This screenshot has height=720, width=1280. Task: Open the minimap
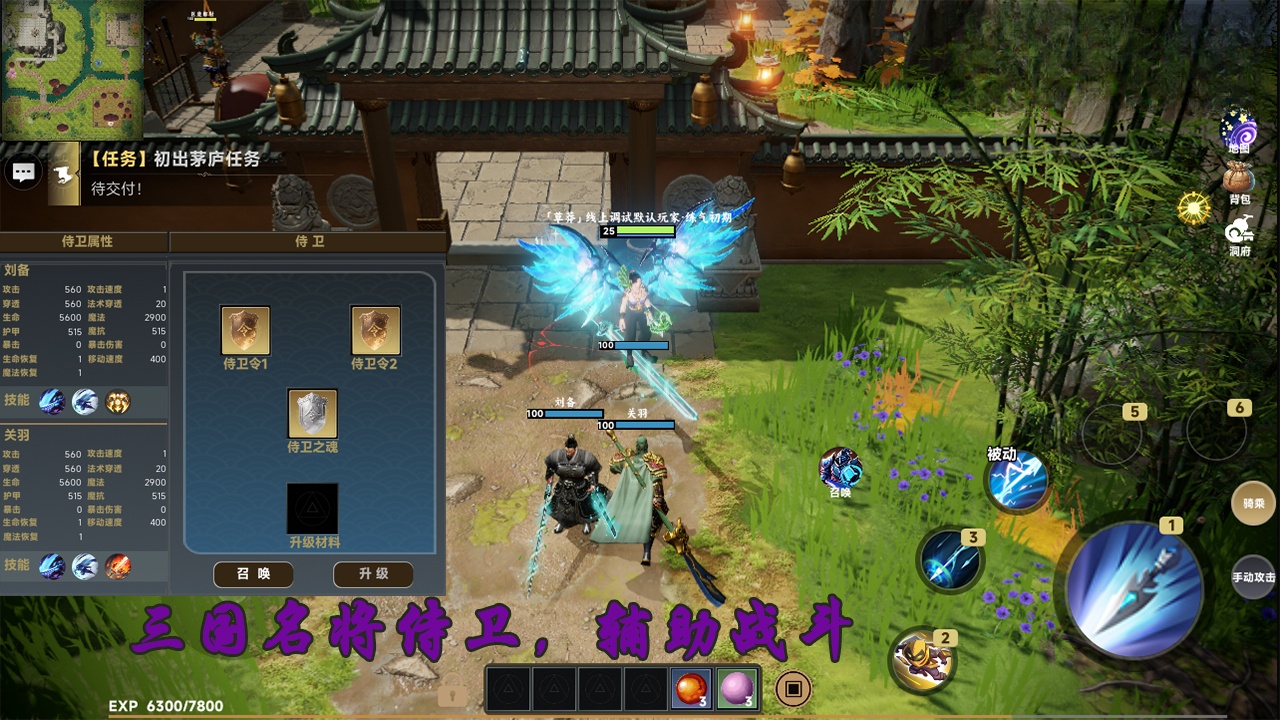coord(72,68)
